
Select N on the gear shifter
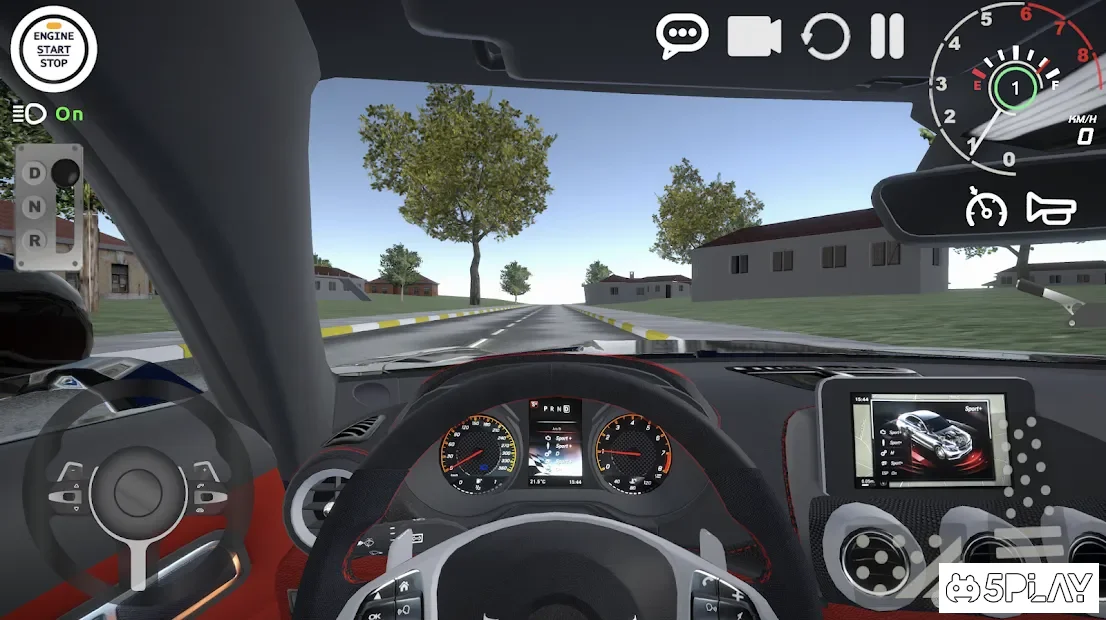[35, 207]
